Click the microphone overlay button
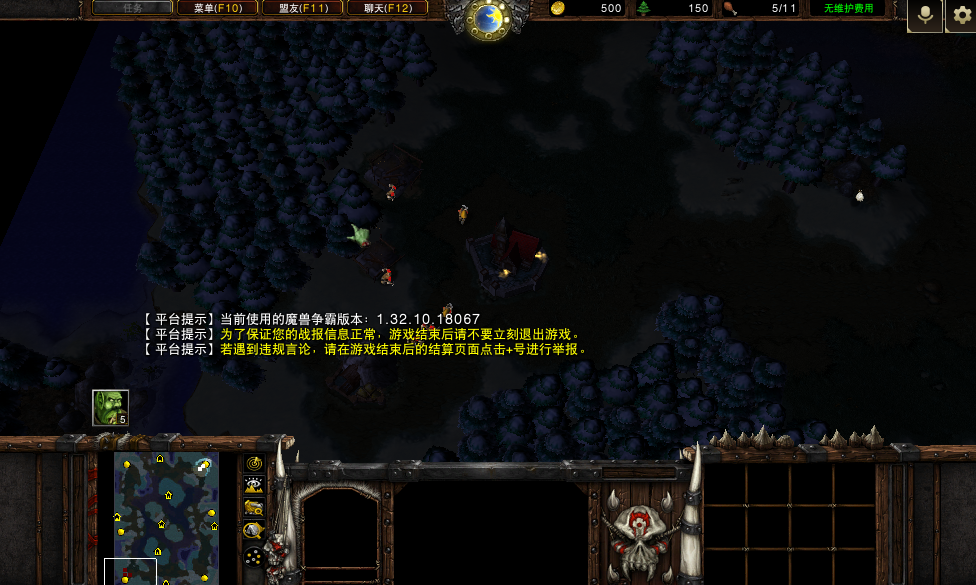Viewport: 976px width, 585px height. [x=925, y=15]
